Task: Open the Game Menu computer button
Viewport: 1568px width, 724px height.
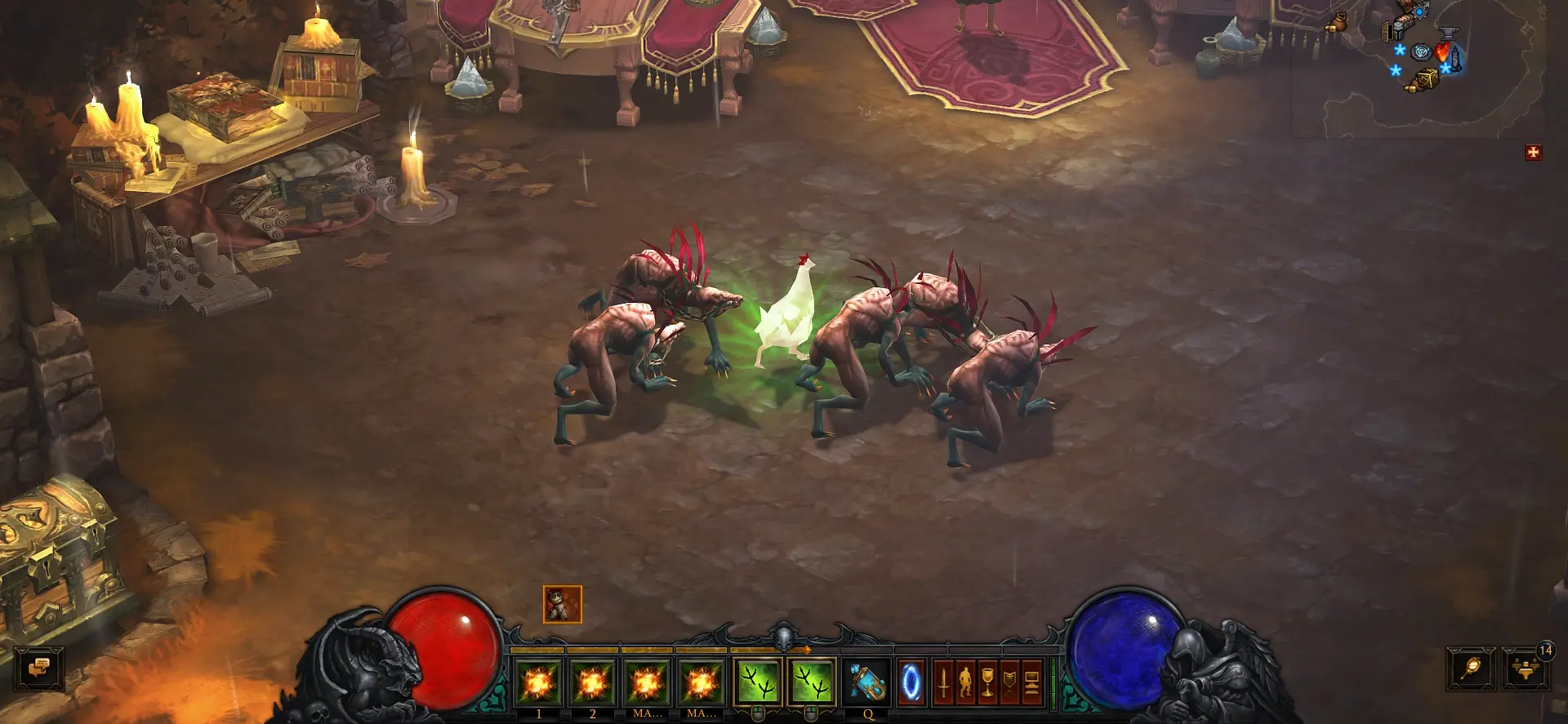Action: 1031,682
